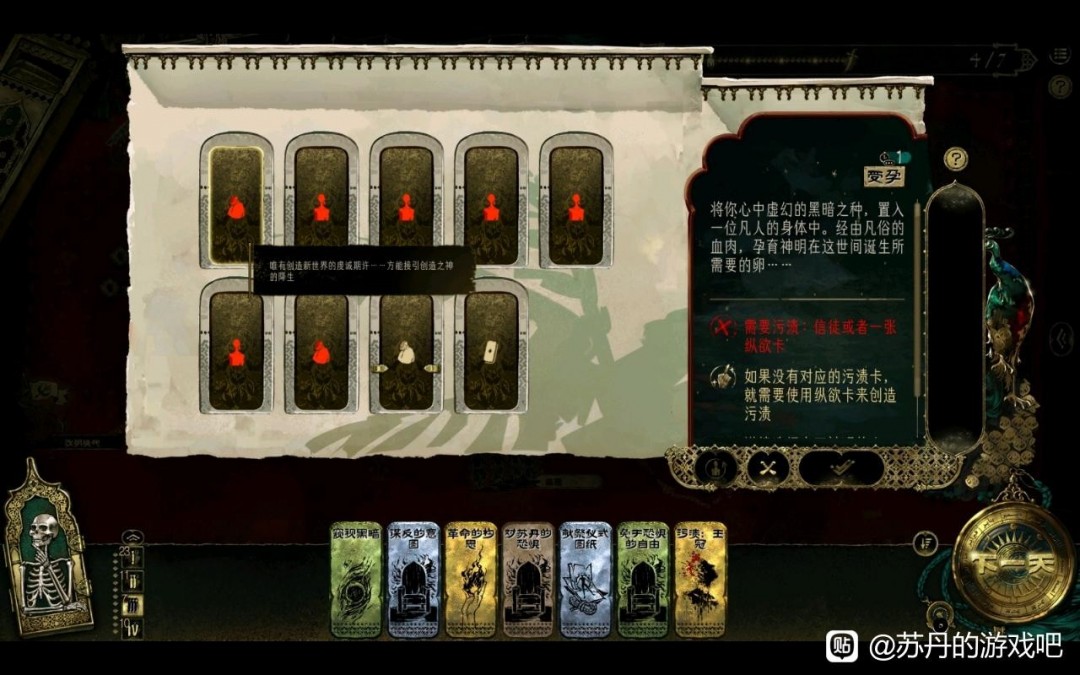Choose the 谋反的意图 card
The width and height of the screenshot is (1080, 675).
pyautogui.click(x=412, y=579)
